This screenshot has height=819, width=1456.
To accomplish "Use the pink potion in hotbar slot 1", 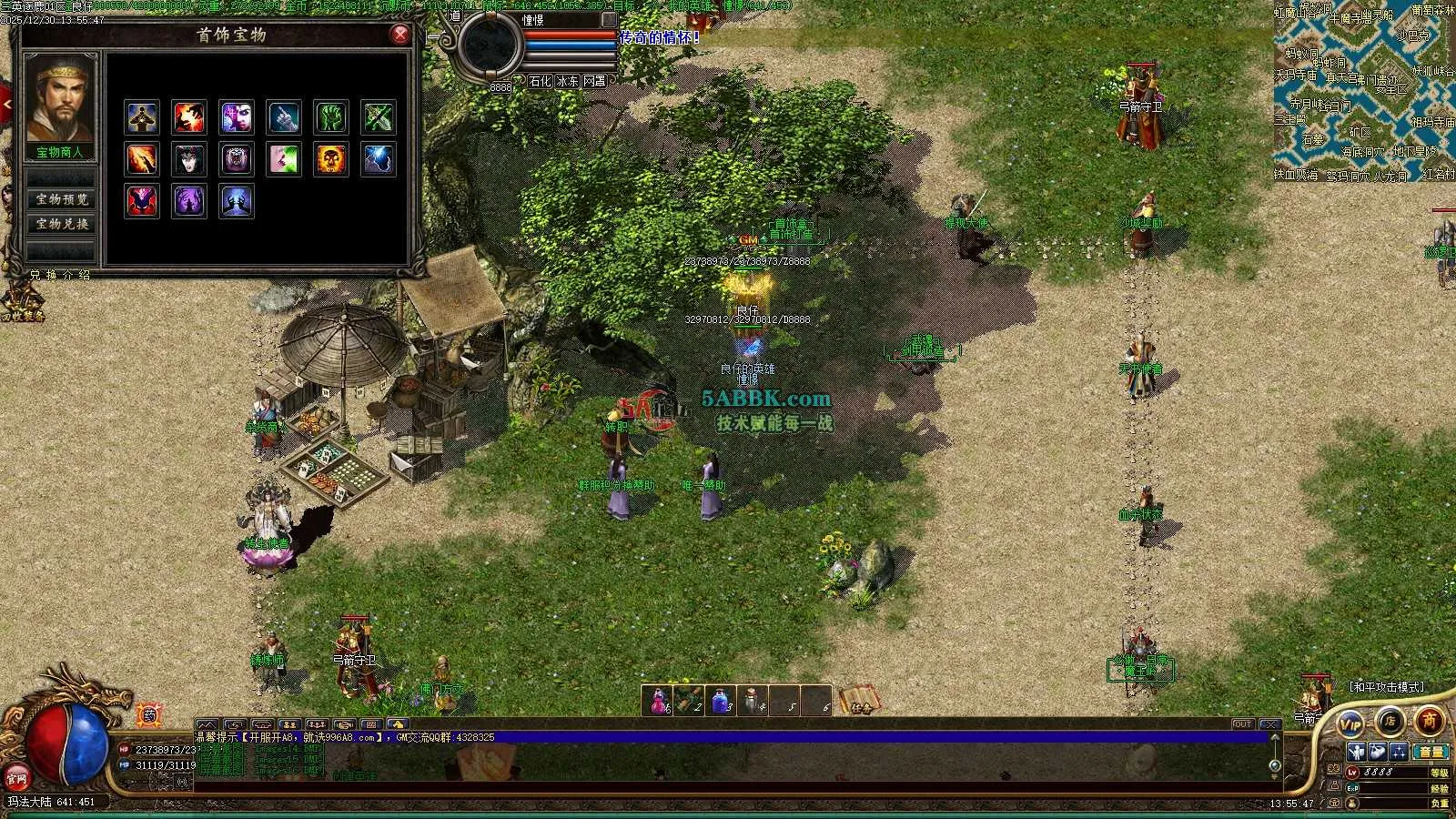I will click(x=658, y=701).
